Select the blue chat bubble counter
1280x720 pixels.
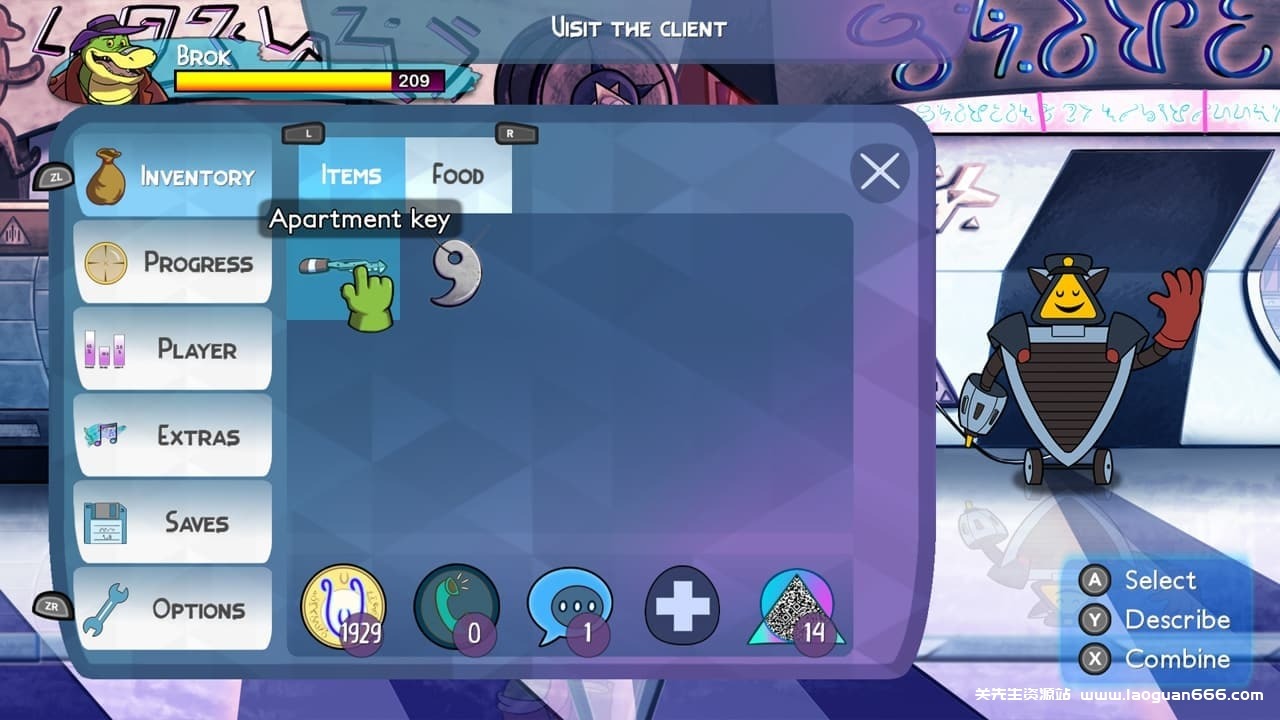pyautogui.click(x=568, y=607)
